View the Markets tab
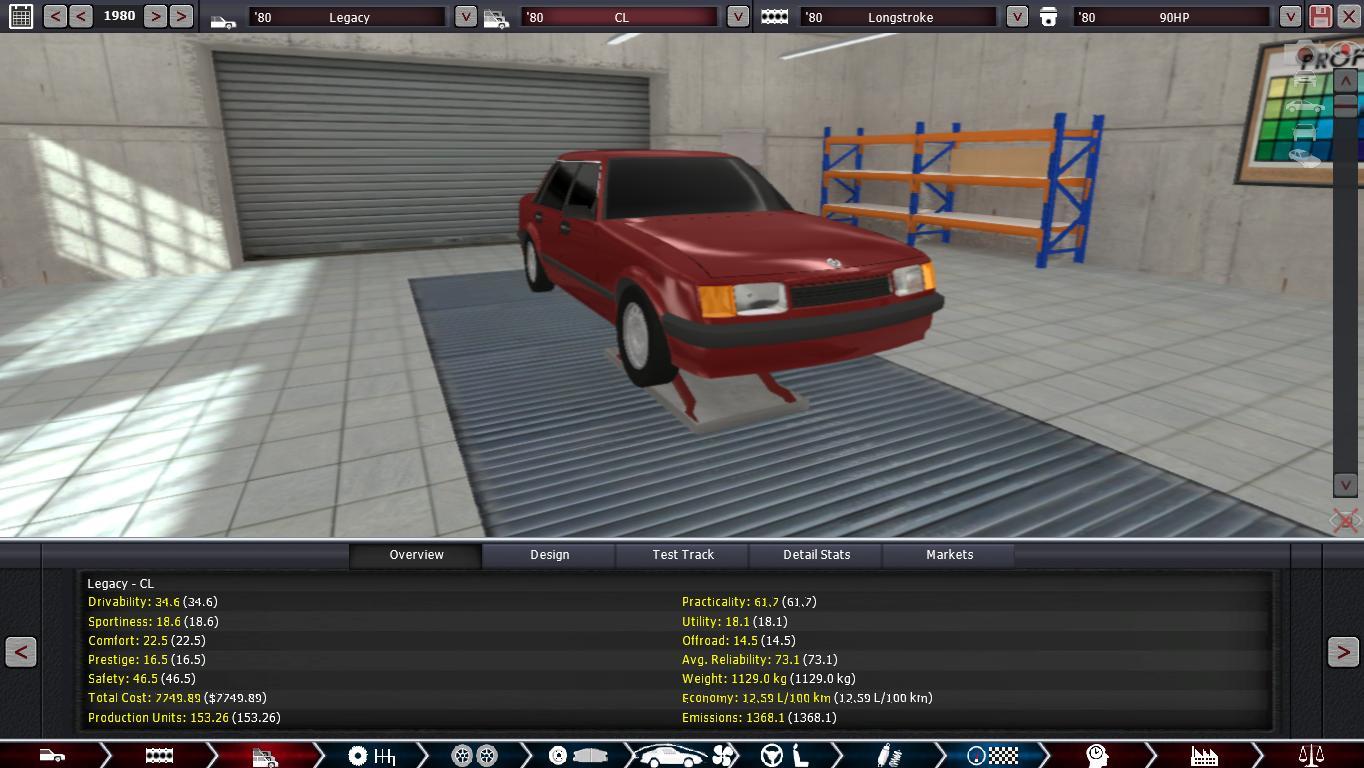 click(x=949, y=555)
